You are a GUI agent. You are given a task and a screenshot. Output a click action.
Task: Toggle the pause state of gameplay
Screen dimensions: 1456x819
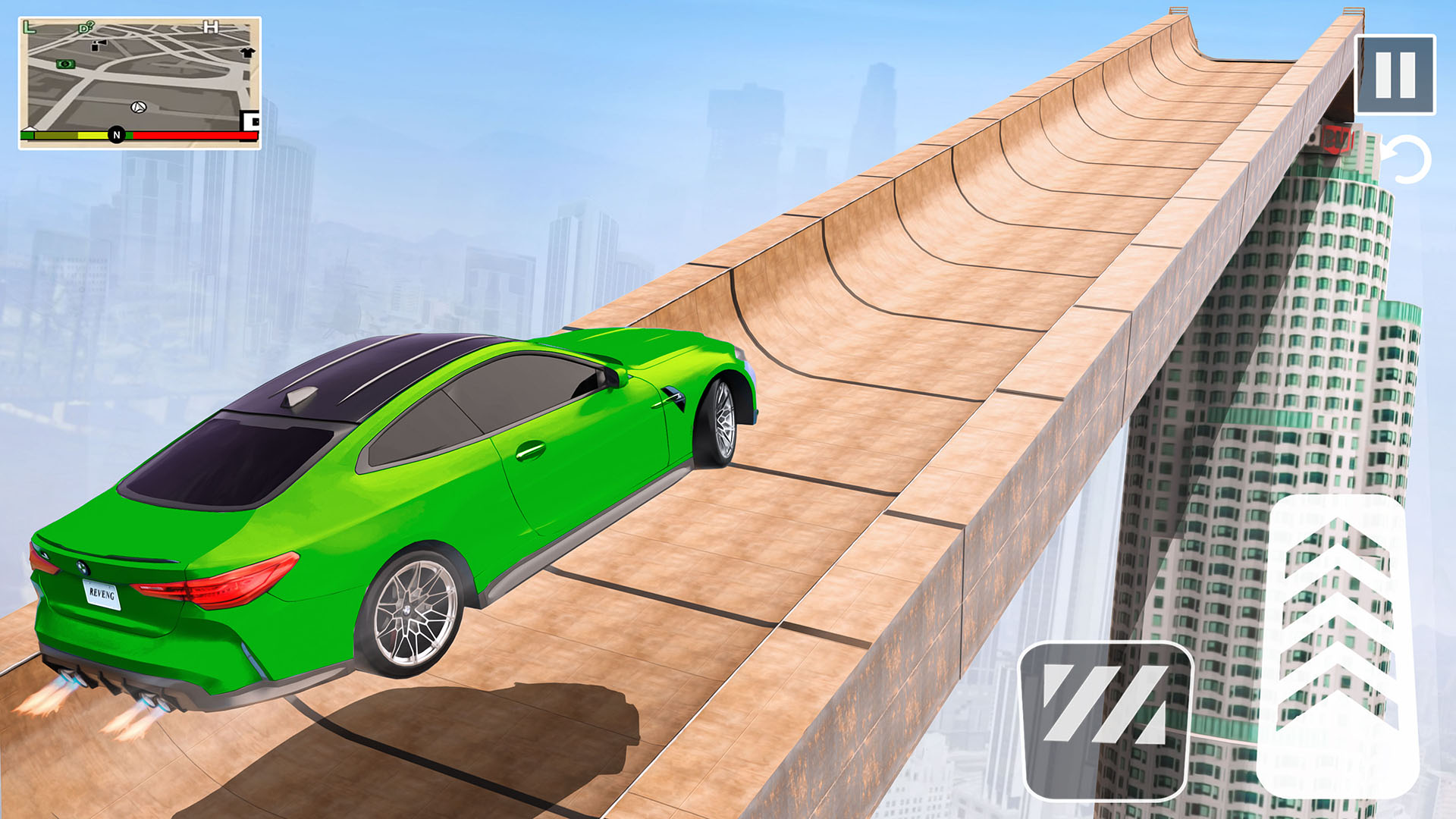click(x=1395, y=76)
